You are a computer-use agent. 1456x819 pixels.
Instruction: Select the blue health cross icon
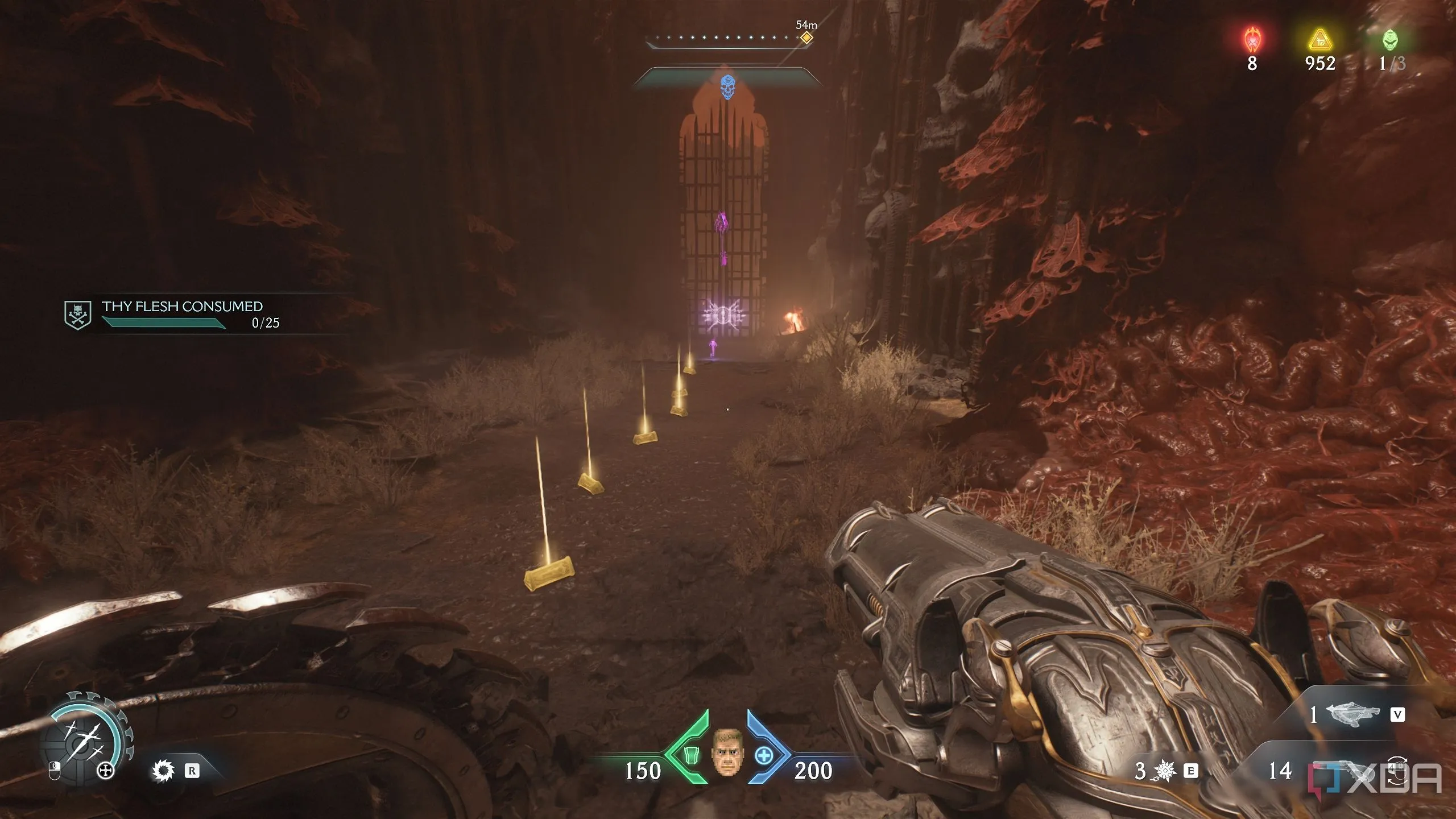(764, 755)
